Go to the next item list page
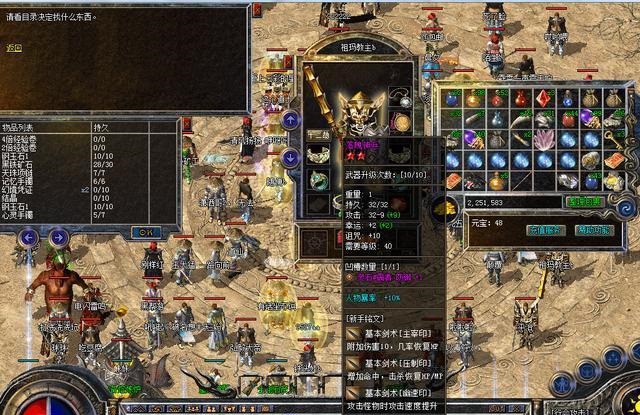 pos(60,238)
